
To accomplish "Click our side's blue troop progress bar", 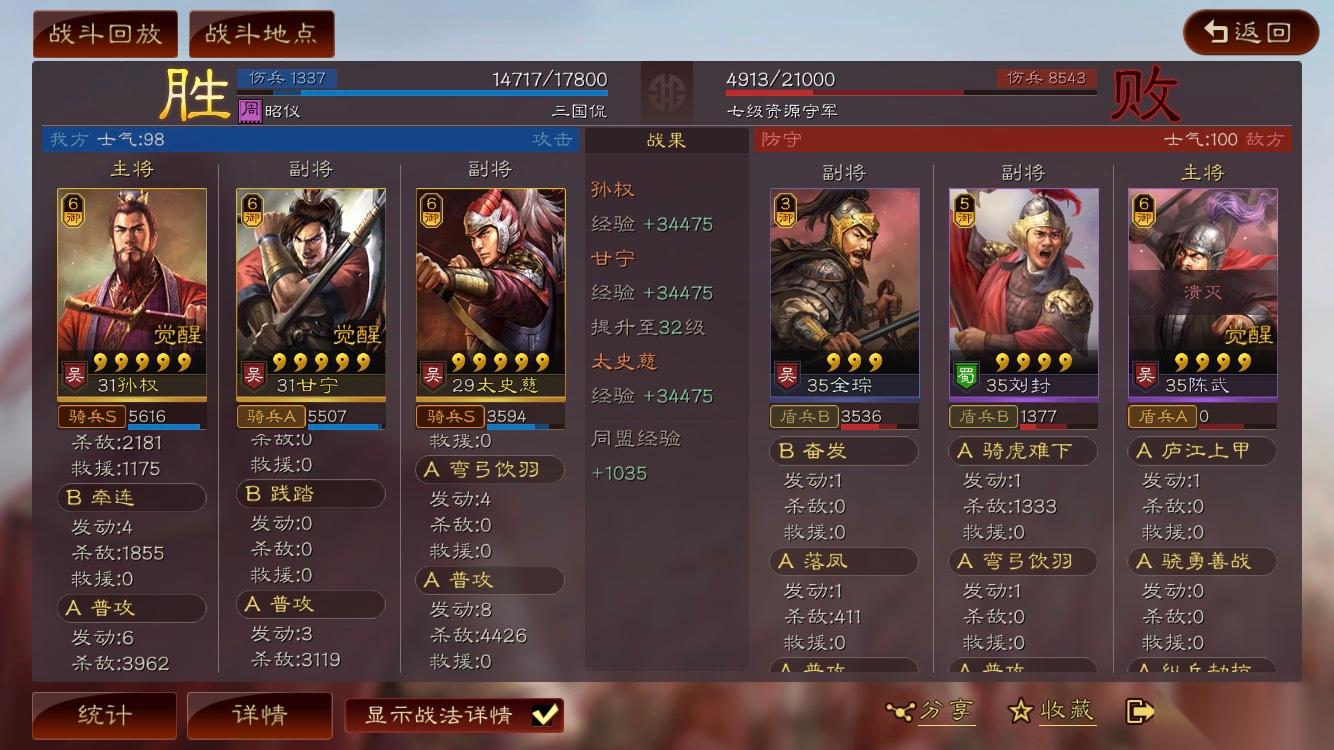I will point(420,90).
